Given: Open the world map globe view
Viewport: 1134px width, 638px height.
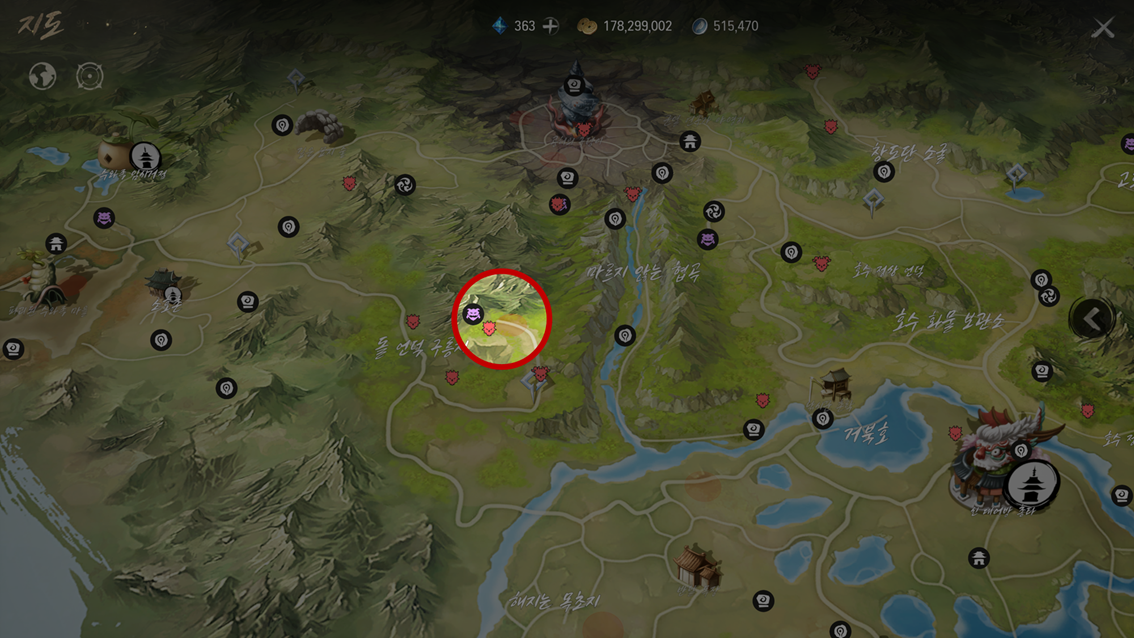Looking at the screenshot, I should tap(42, 76).
